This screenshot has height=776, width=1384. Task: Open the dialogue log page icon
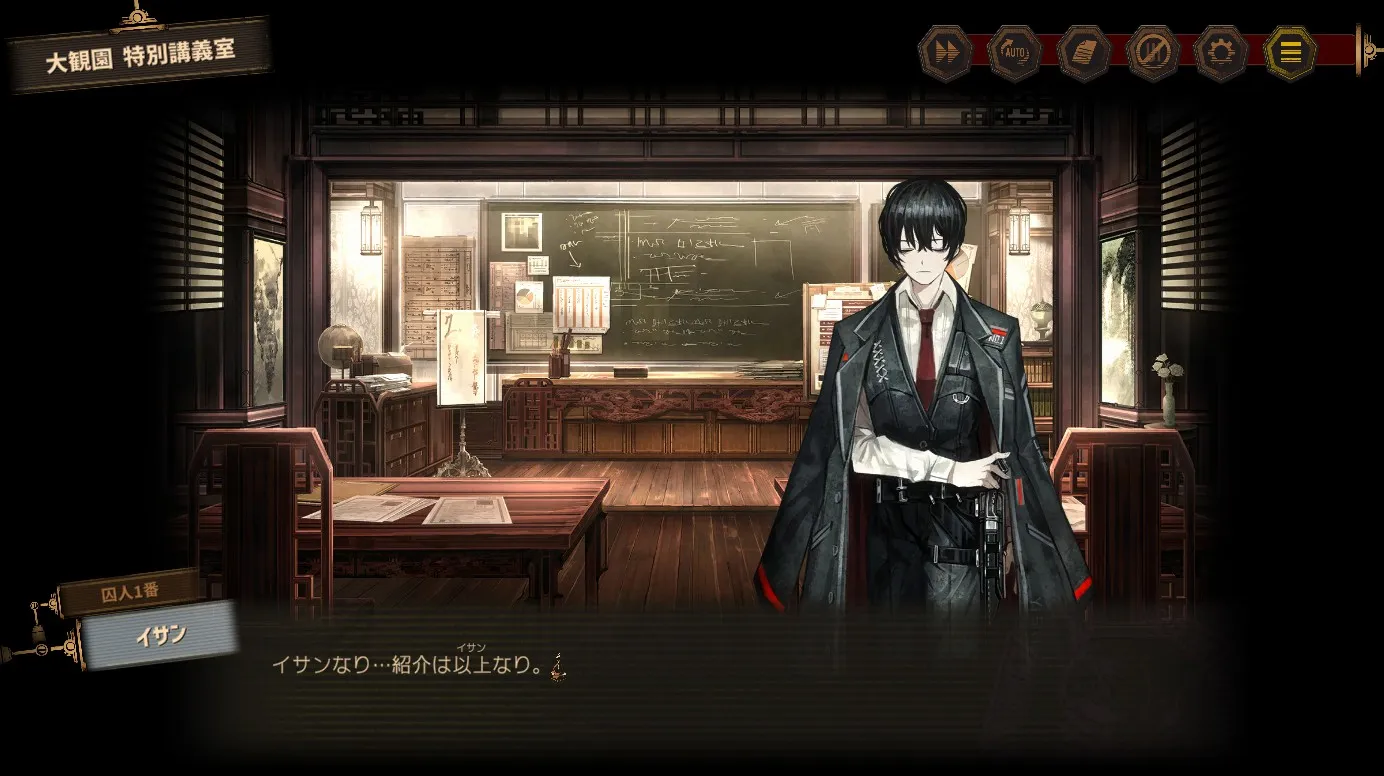(x=1083, y=52)
